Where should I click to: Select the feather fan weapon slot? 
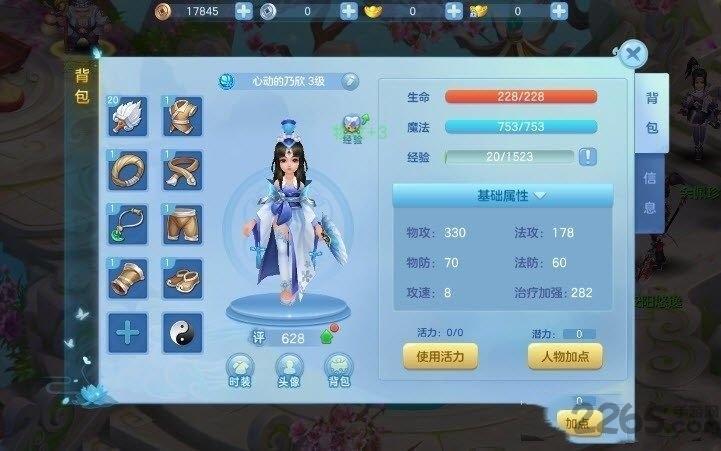click(x=129, y=118)
